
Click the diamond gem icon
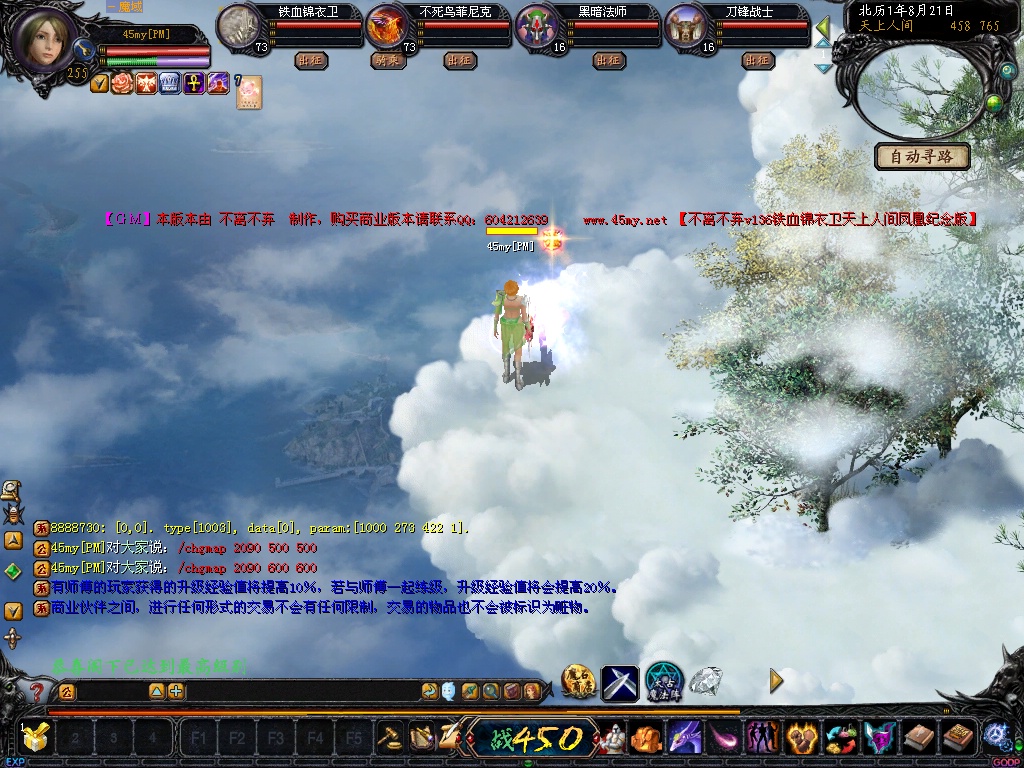(x=706, y=681)
